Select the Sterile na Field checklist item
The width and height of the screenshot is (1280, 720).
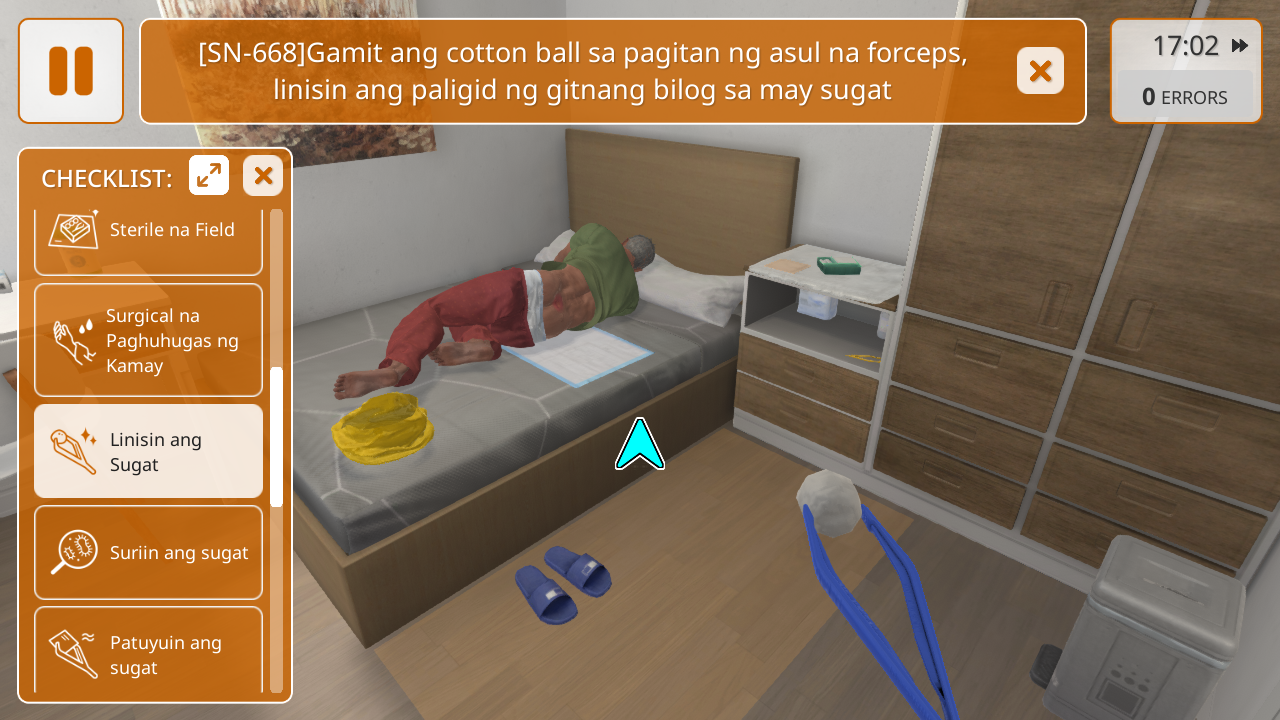click(x=148, y=236)
